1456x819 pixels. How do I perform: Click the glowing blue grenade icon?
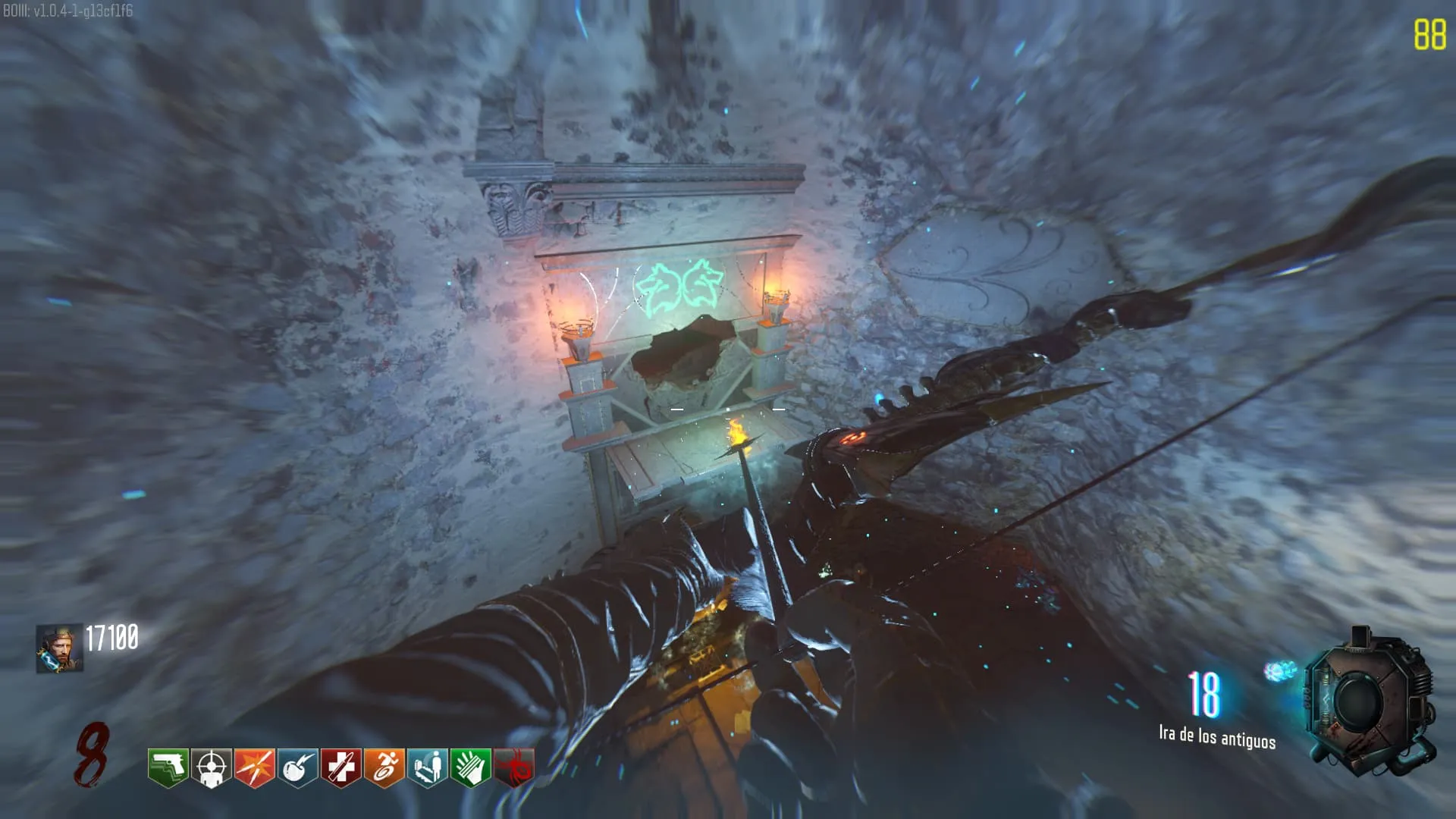(1279, 671)
